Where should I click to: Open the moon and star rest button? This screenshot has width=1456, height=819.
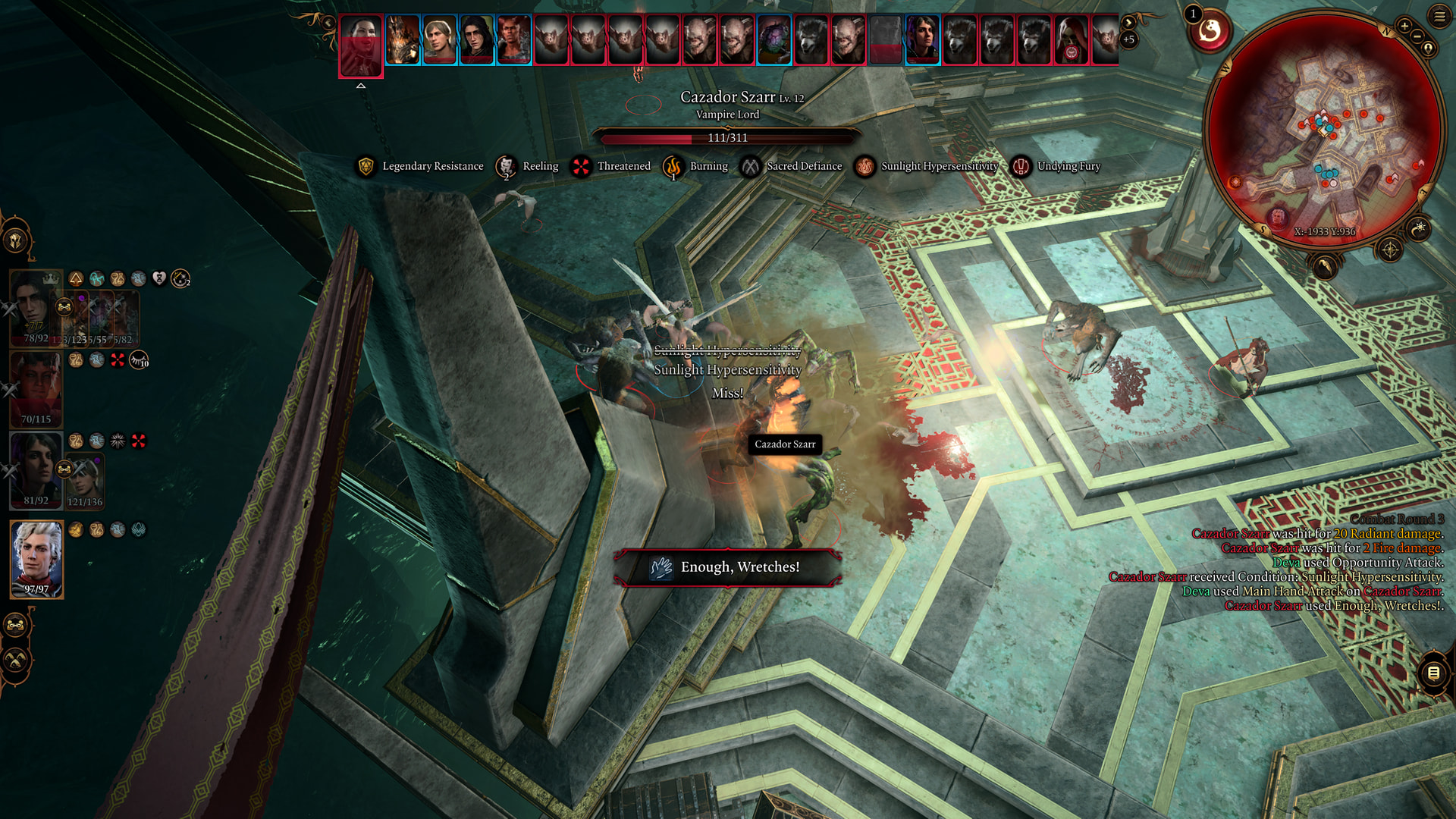(x=1418, y=227)
